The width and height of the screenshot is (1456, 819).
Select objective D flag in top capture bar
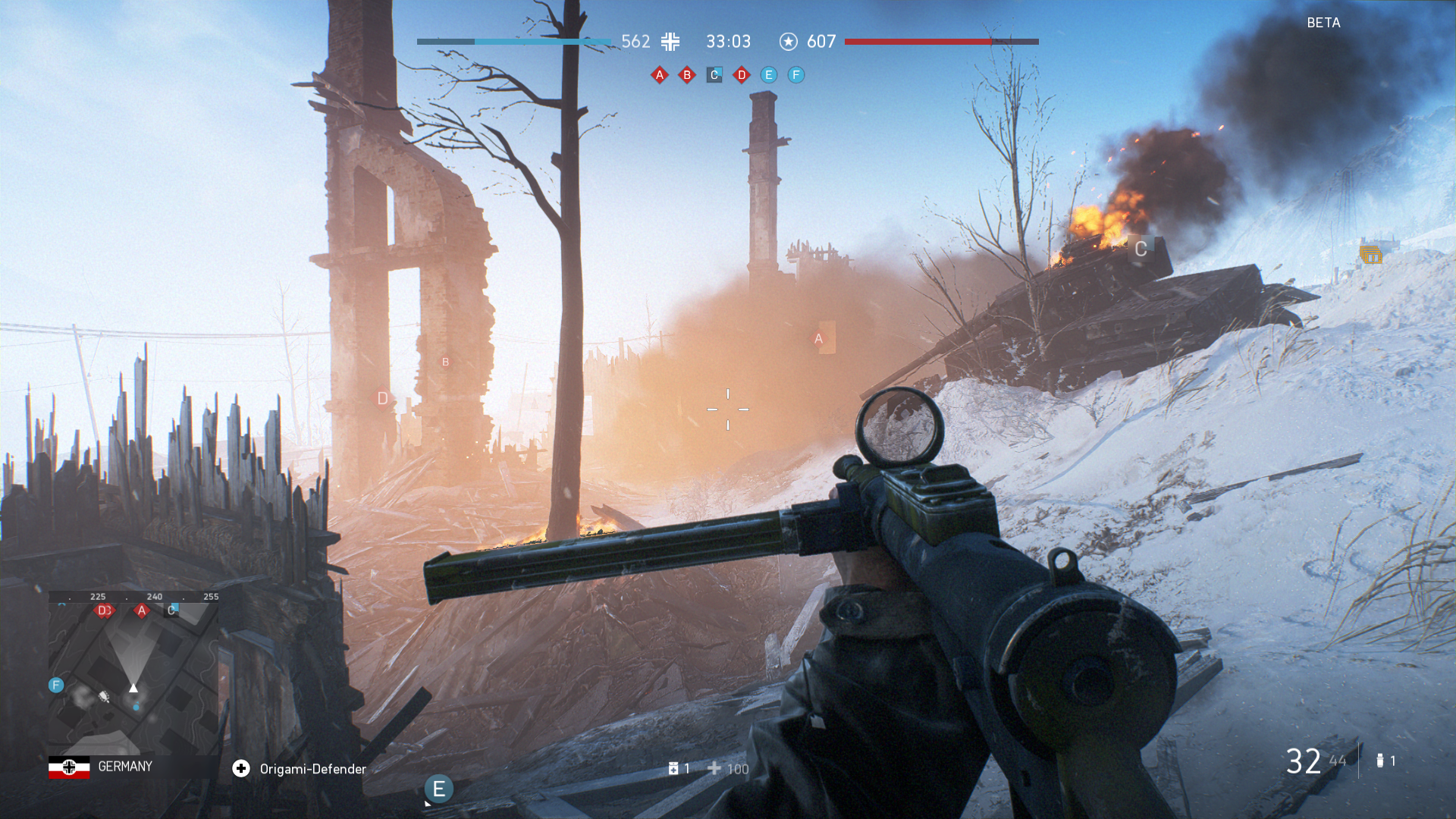742,75
